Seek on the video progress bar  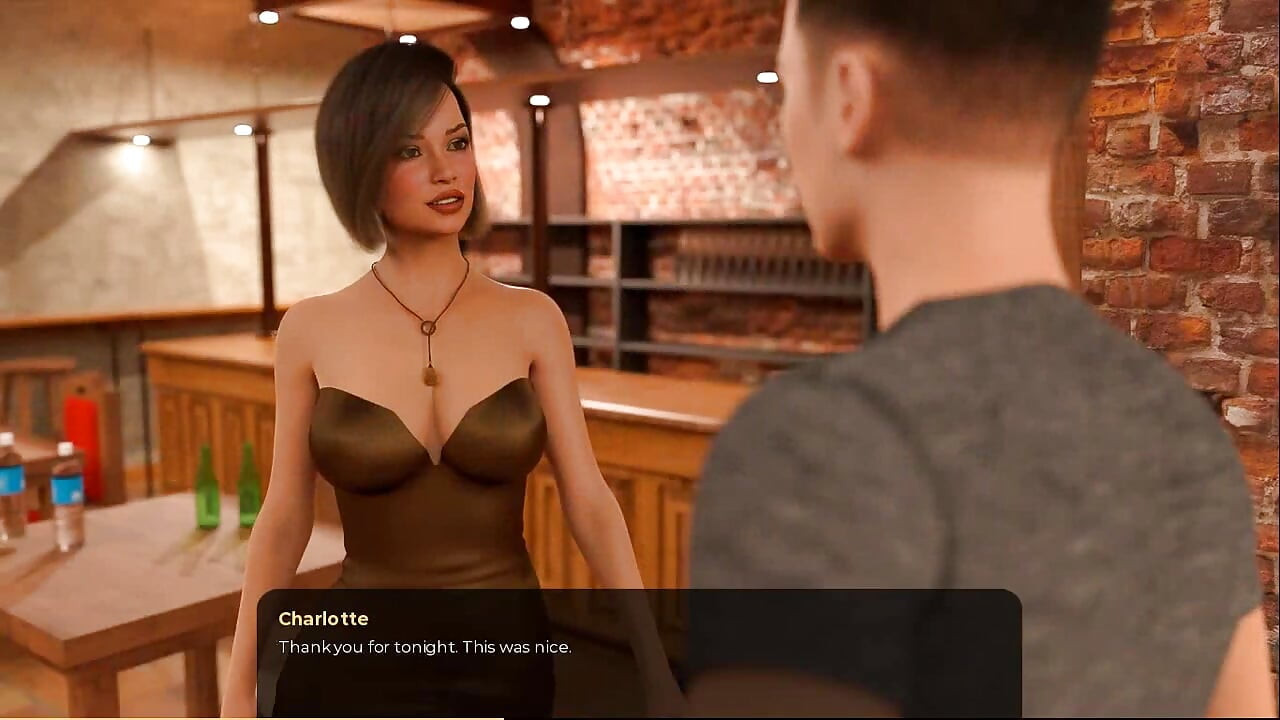pos(640,717)
